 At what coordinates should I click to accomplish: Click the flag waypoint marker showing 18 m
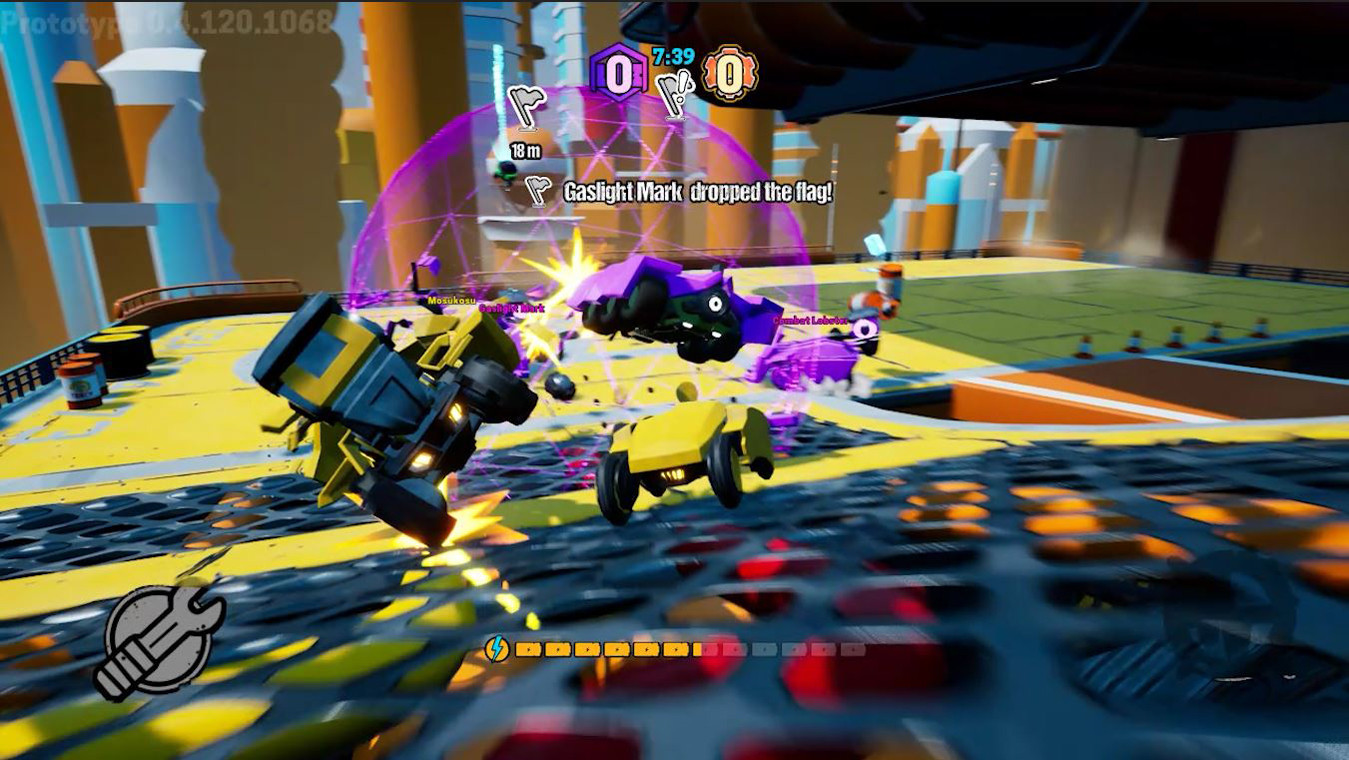pos(525,108)
